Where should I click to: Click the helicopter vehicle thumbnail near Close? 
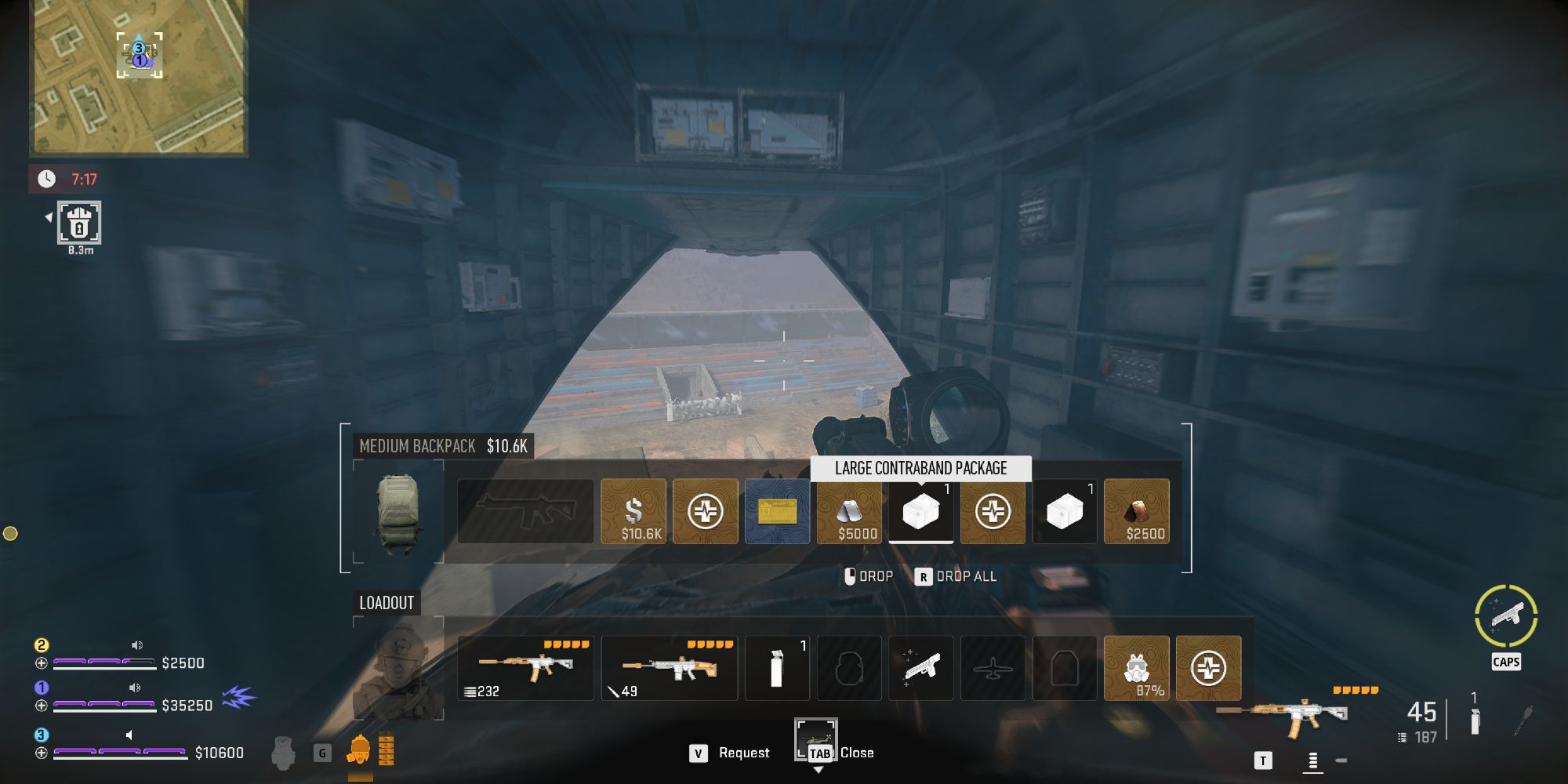(815, 739)
